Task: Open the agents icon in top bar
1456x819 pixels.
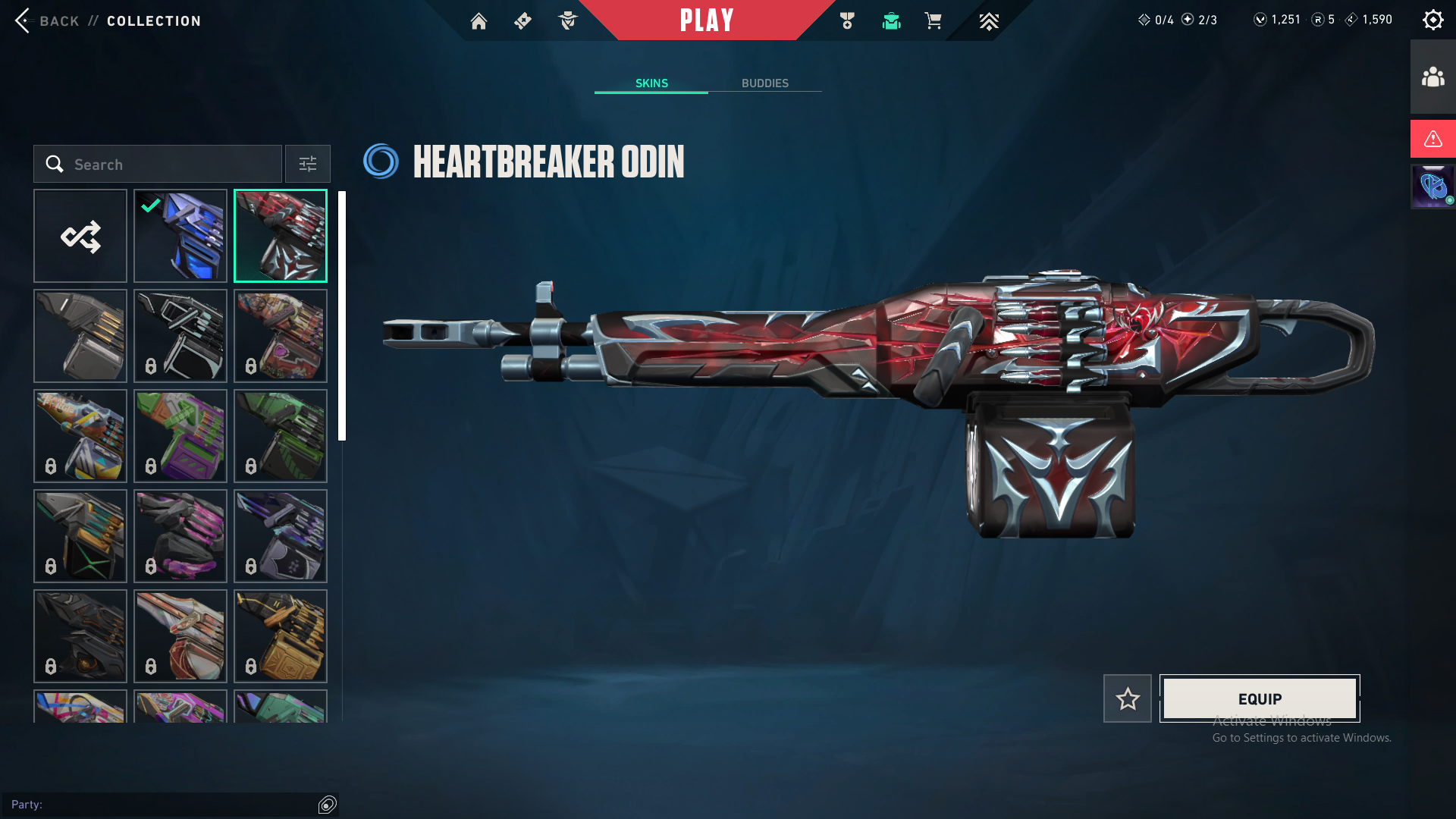Action: click(x=567, y=21)
